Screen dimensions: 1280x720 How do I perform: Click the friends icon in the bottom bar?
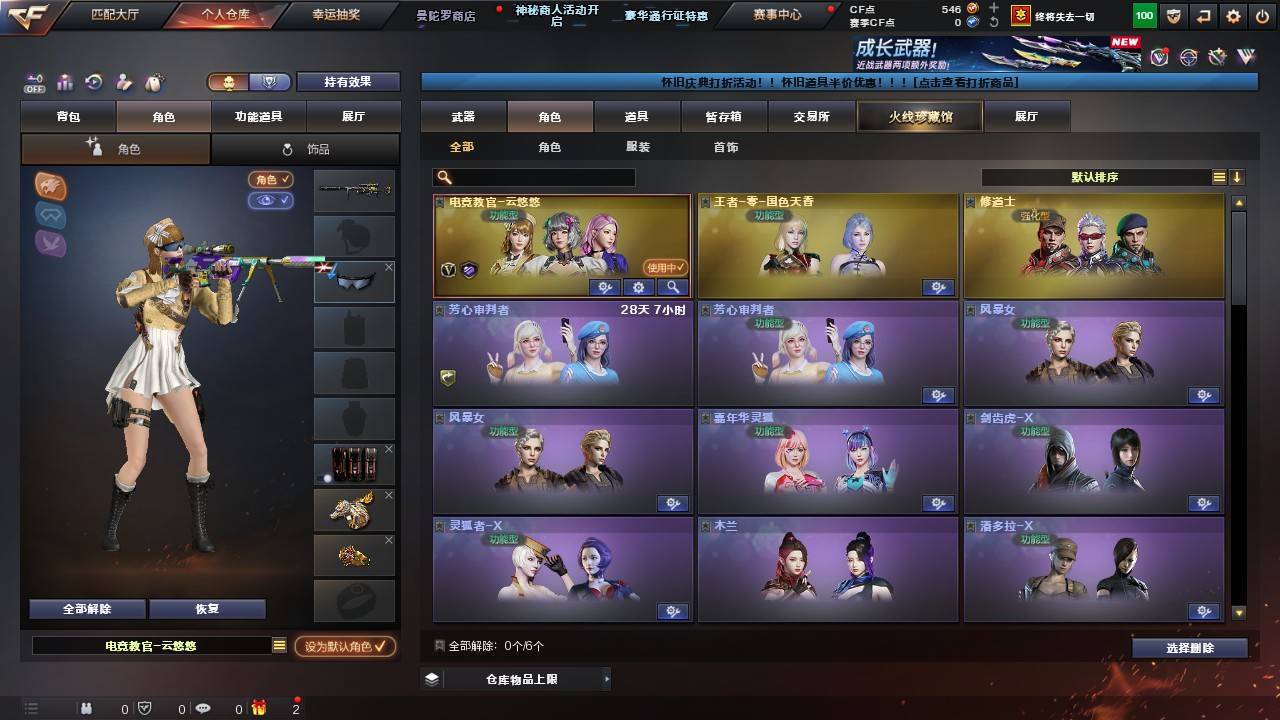(x=86, y=709)
